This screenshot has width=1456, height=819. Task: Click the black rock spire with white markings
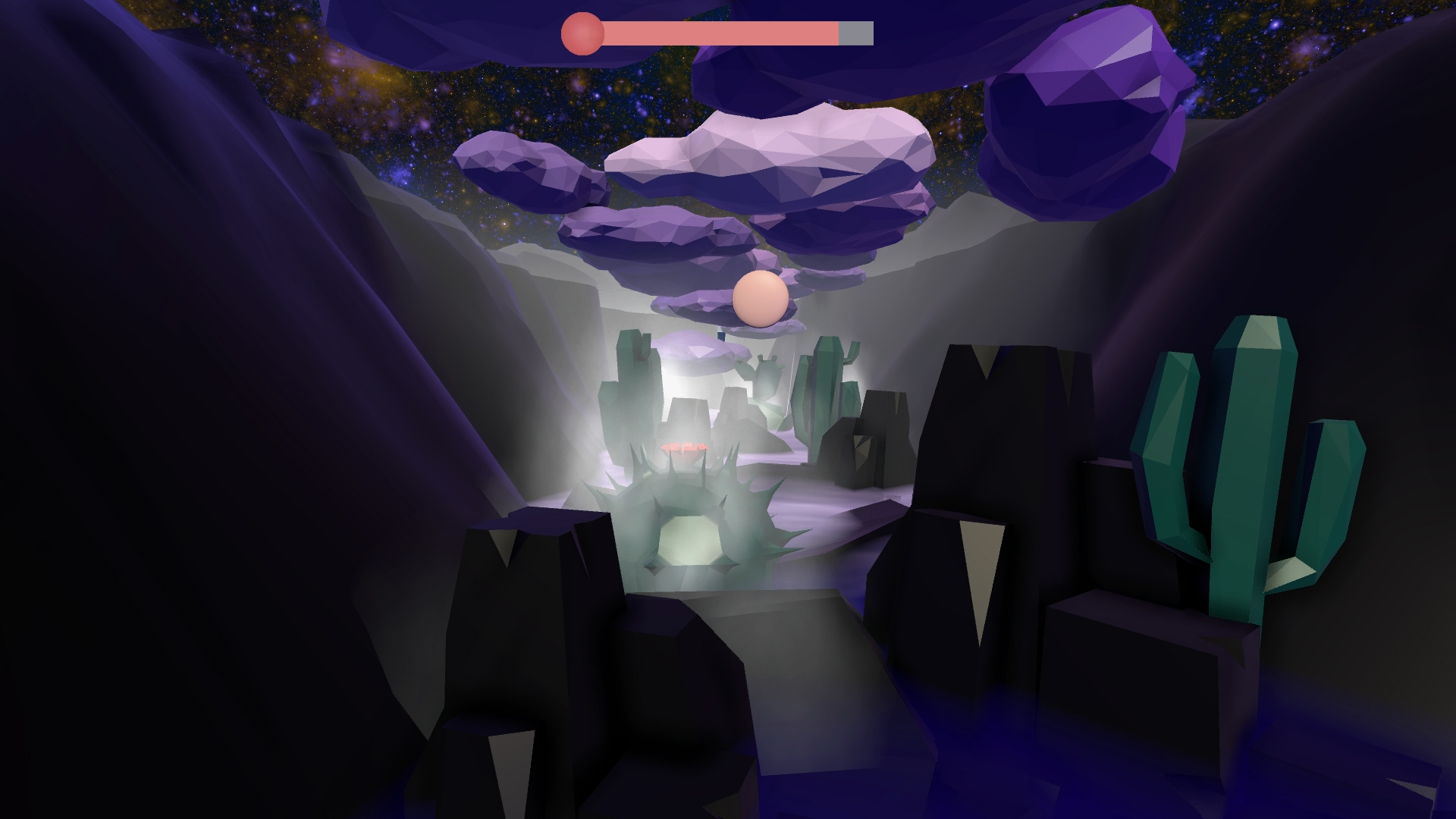click(986, 417)
